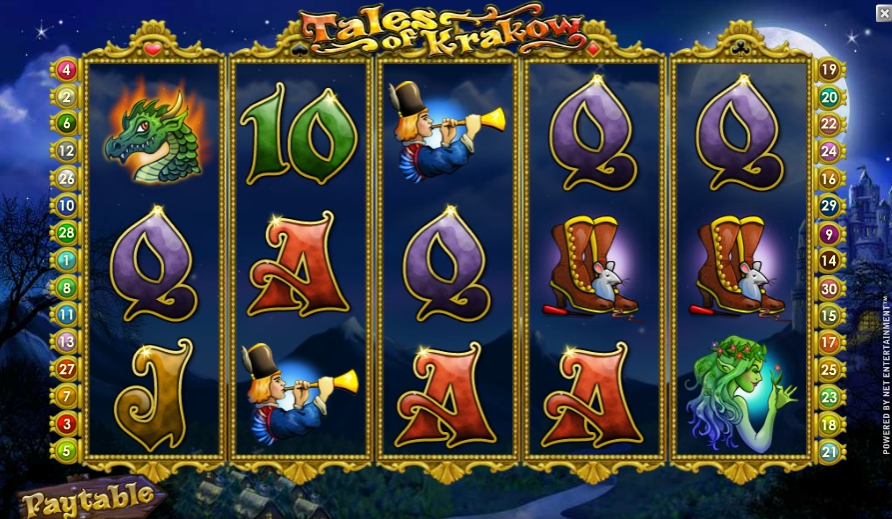892x519 pixels.
Task: Select payline marker number 10
Action: 67,206
